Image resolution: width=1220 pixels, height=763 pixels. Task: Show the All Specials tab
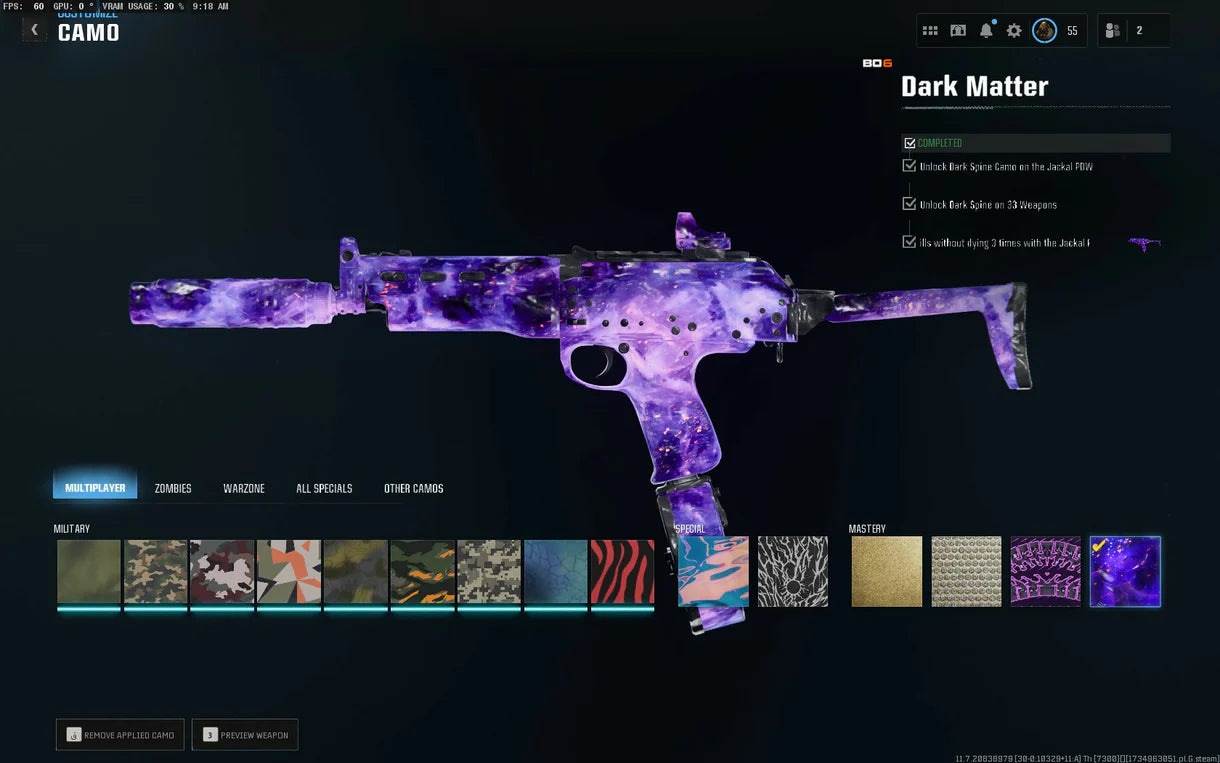click(324, 488)
